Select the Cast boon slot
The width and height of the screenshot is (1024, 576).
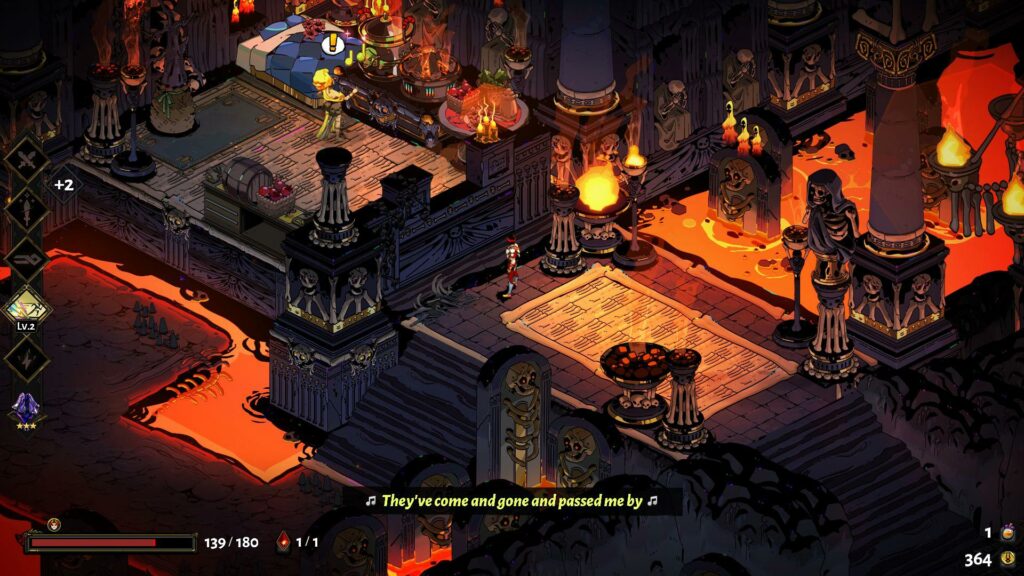click(x=26, y=257)
